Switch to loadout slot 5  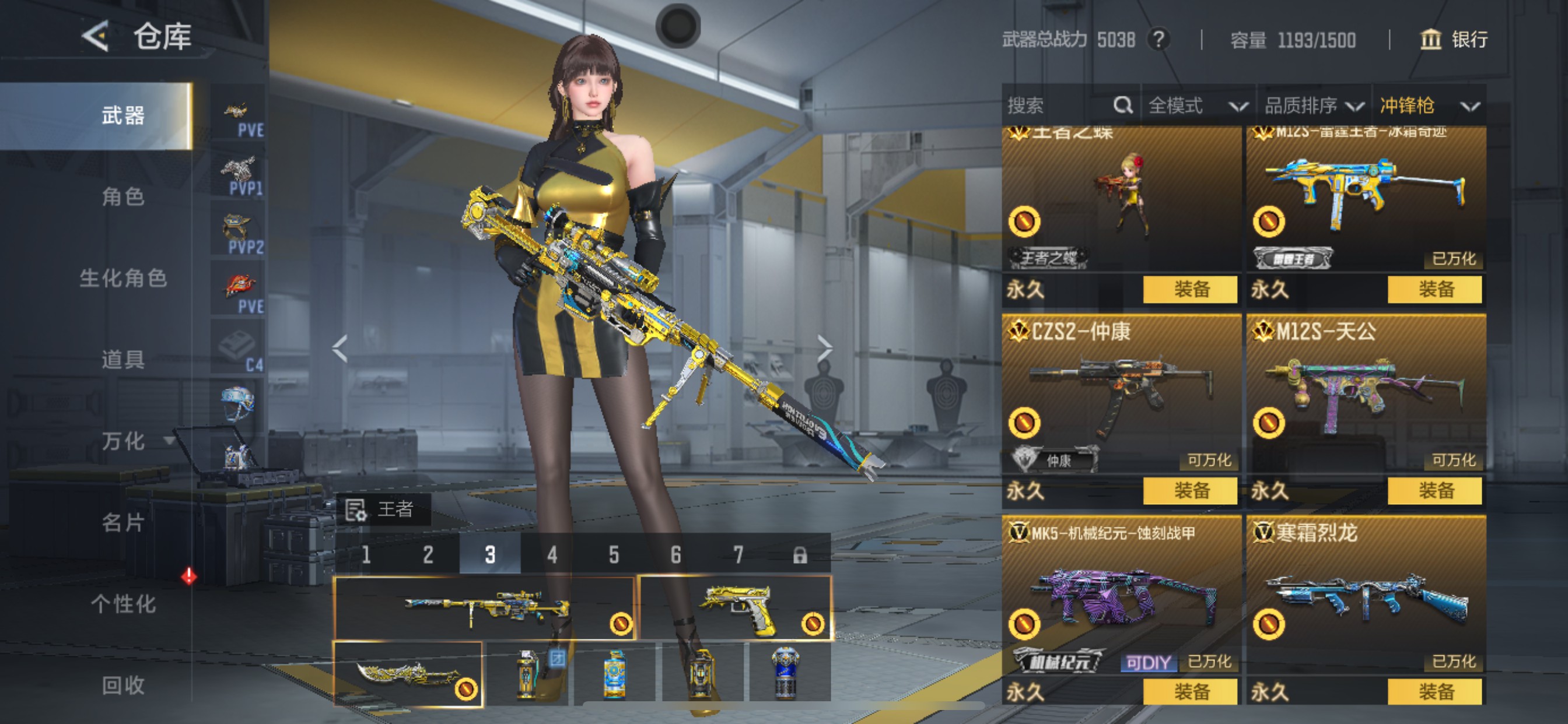[614, 554]
